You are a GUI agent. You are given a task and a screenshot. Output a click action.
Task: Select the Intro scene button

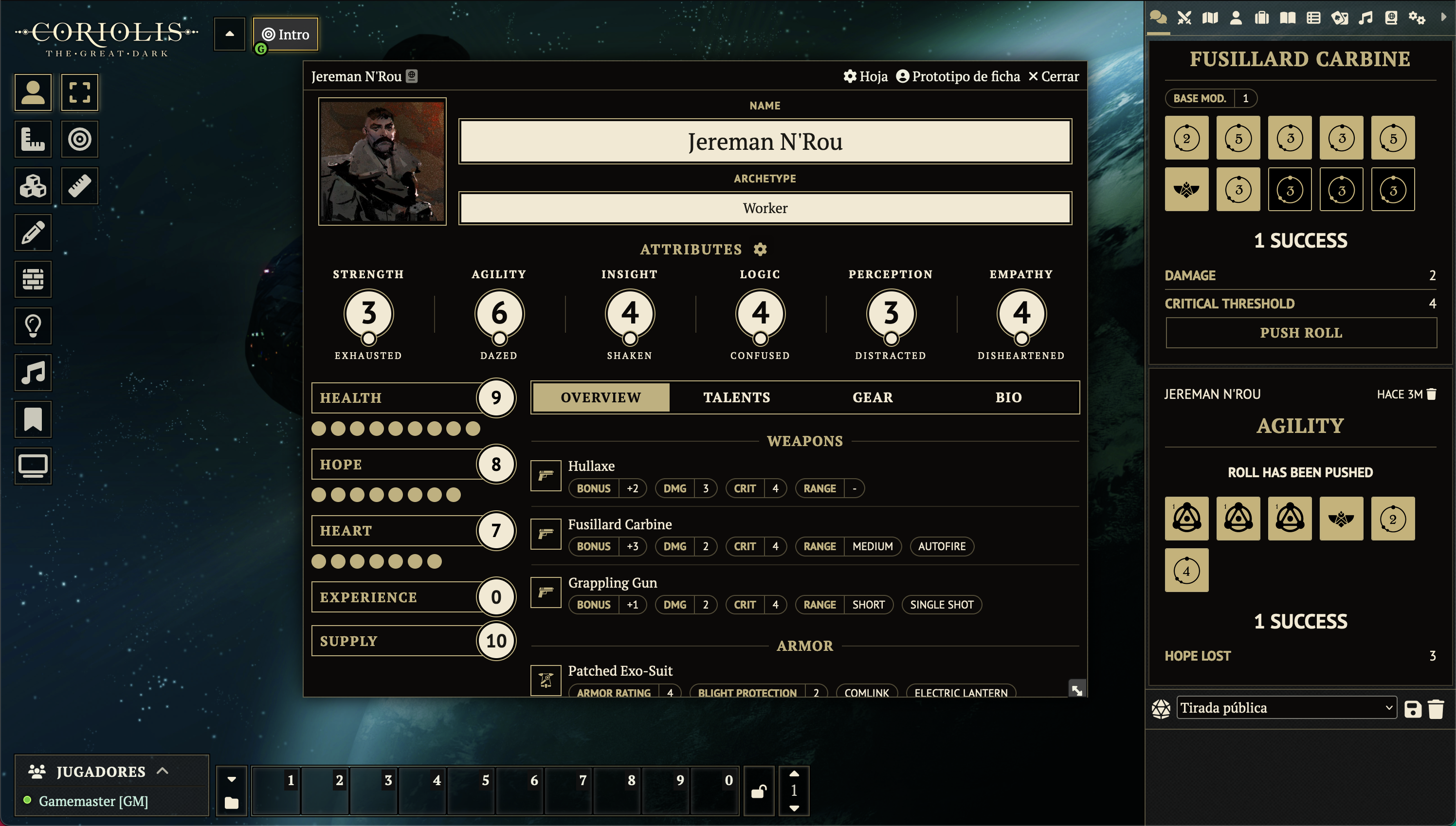[x=286, y=35]
